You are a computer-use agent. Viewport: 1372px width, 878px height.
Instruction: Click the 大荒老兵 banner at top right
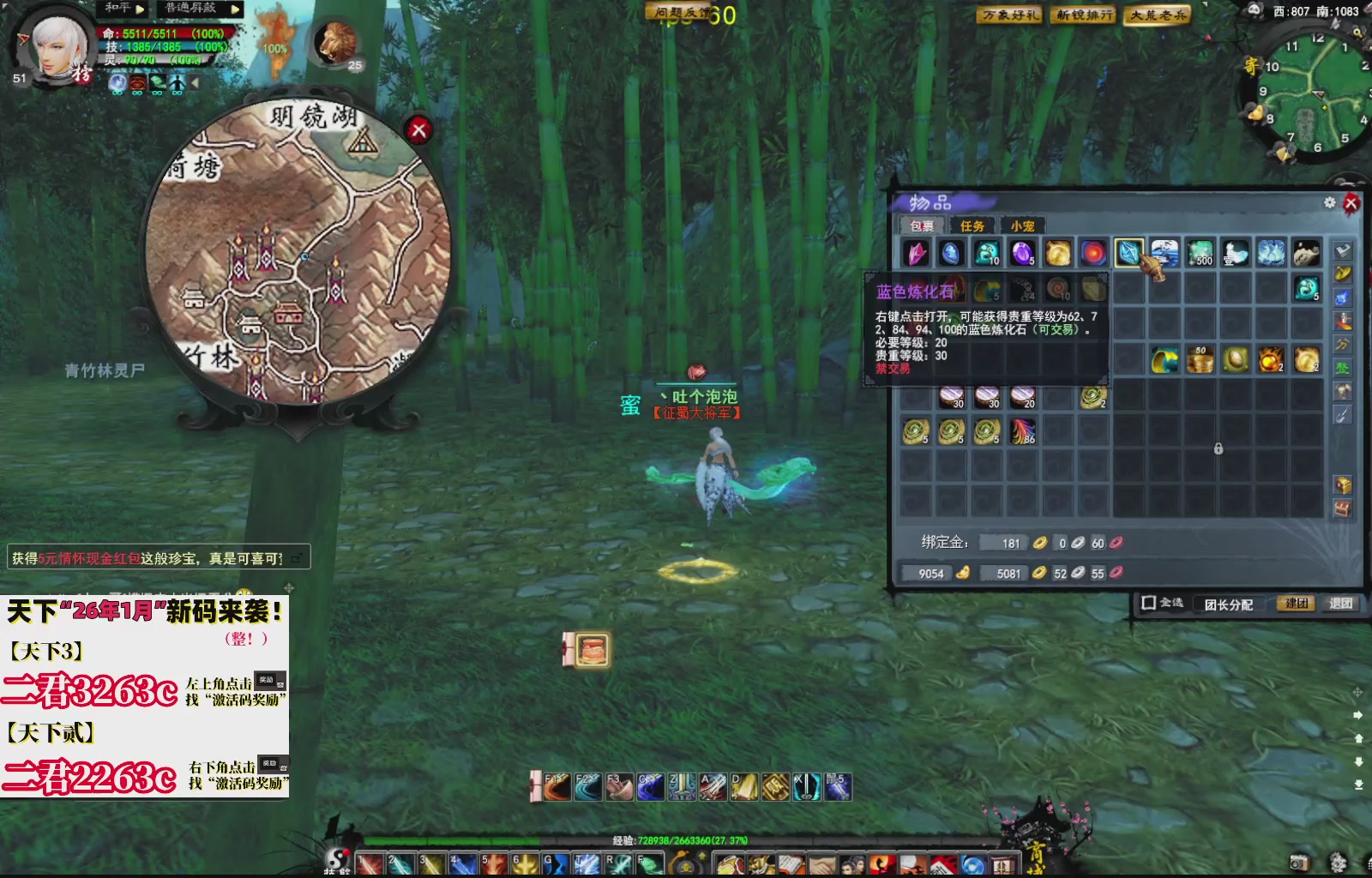click(x=1159, y=15)
